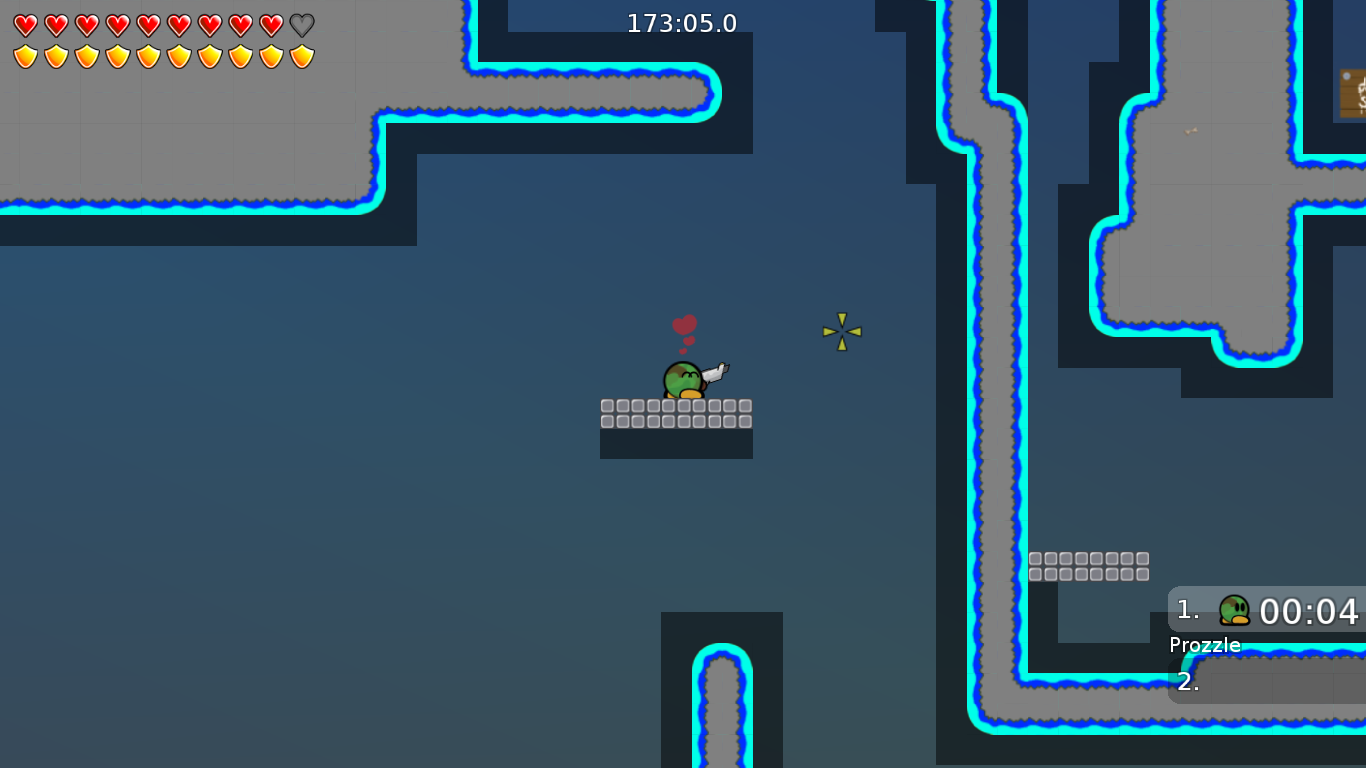Click the yellow crosshair reticle

(x=841, y=331)
